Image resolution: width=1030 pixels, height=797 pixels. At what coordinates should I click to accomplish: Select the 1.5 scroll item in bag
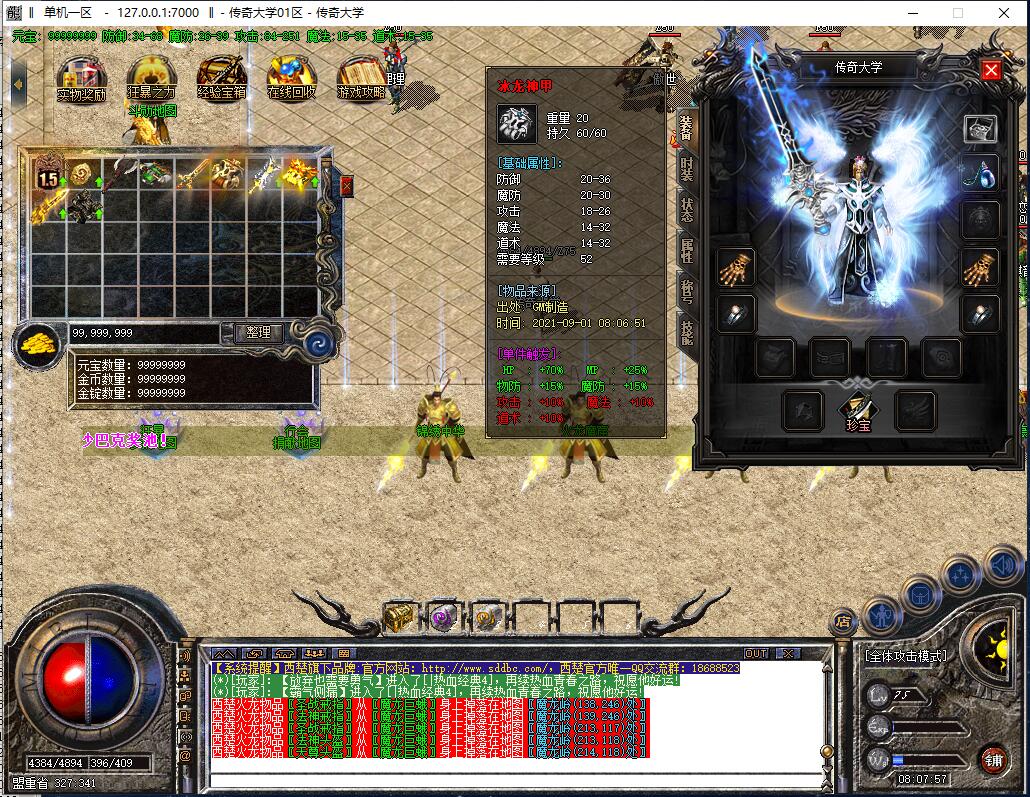tap(48, 174)
